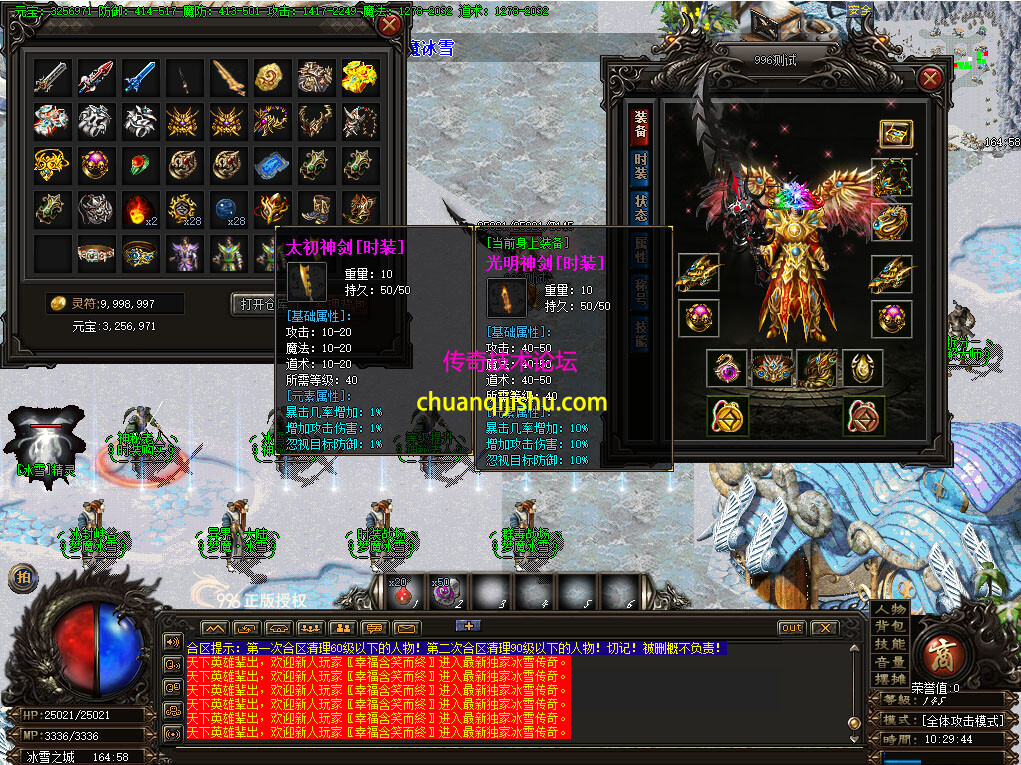
Task: Click the 打开仓库 open warehouse button
Action: pyautogui.click(x=254, y=304)
